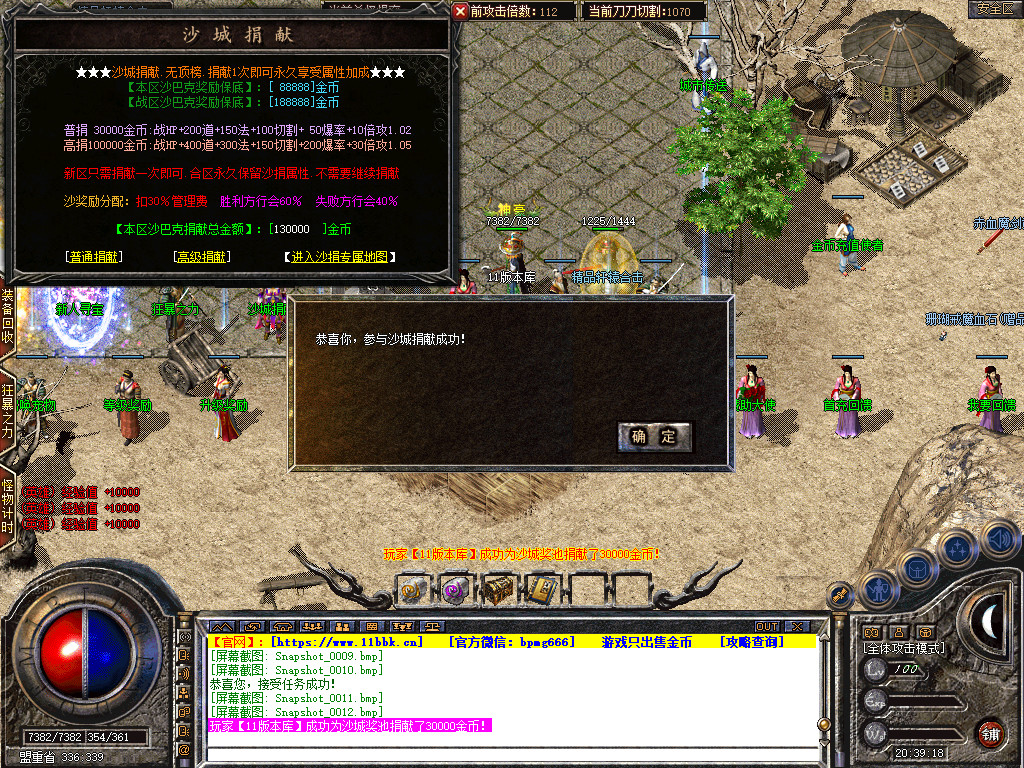
Task: Close the chat window with X
Action: click(x=796, y=627)
